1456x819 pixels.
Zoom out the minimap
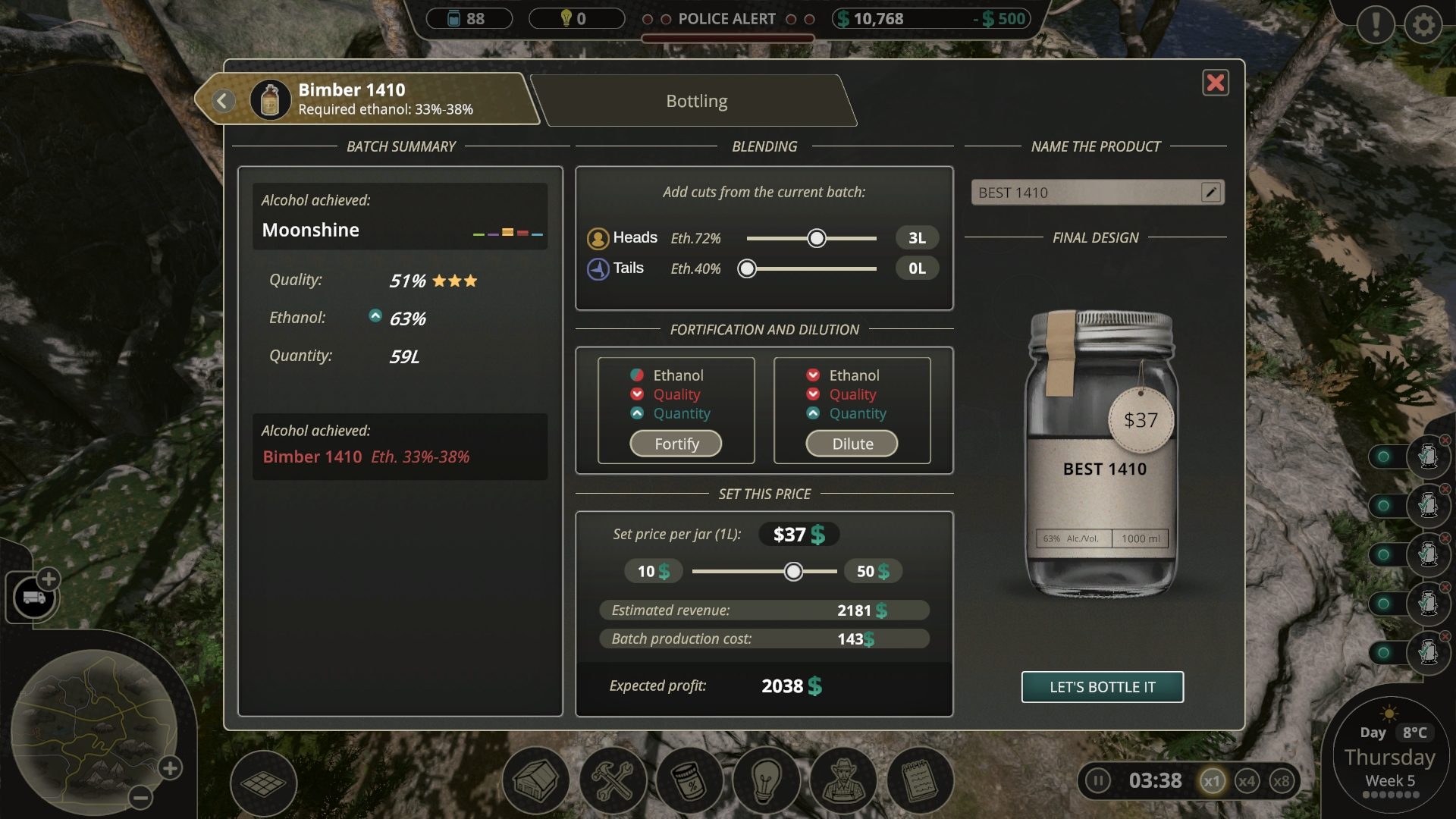click(x=140, y=797)
